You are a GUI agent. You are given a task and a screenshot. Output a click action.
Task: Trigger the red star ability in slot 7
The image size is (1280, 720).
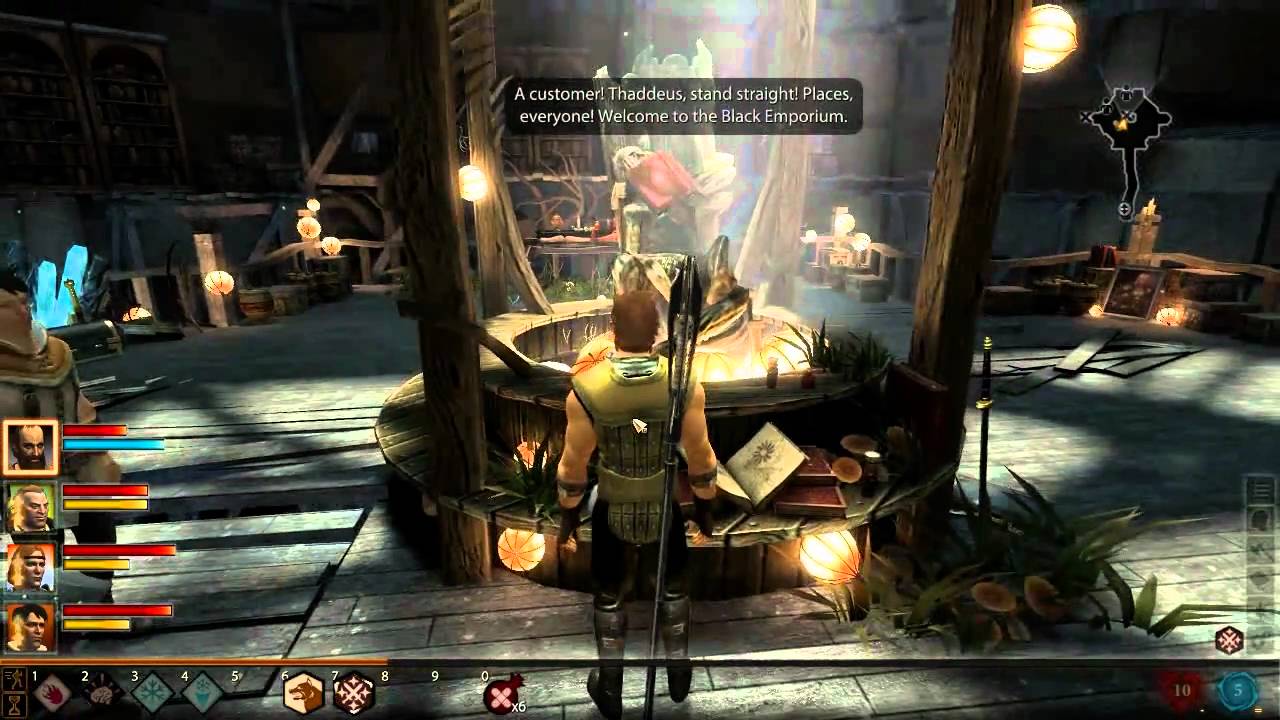coord(355,691)
